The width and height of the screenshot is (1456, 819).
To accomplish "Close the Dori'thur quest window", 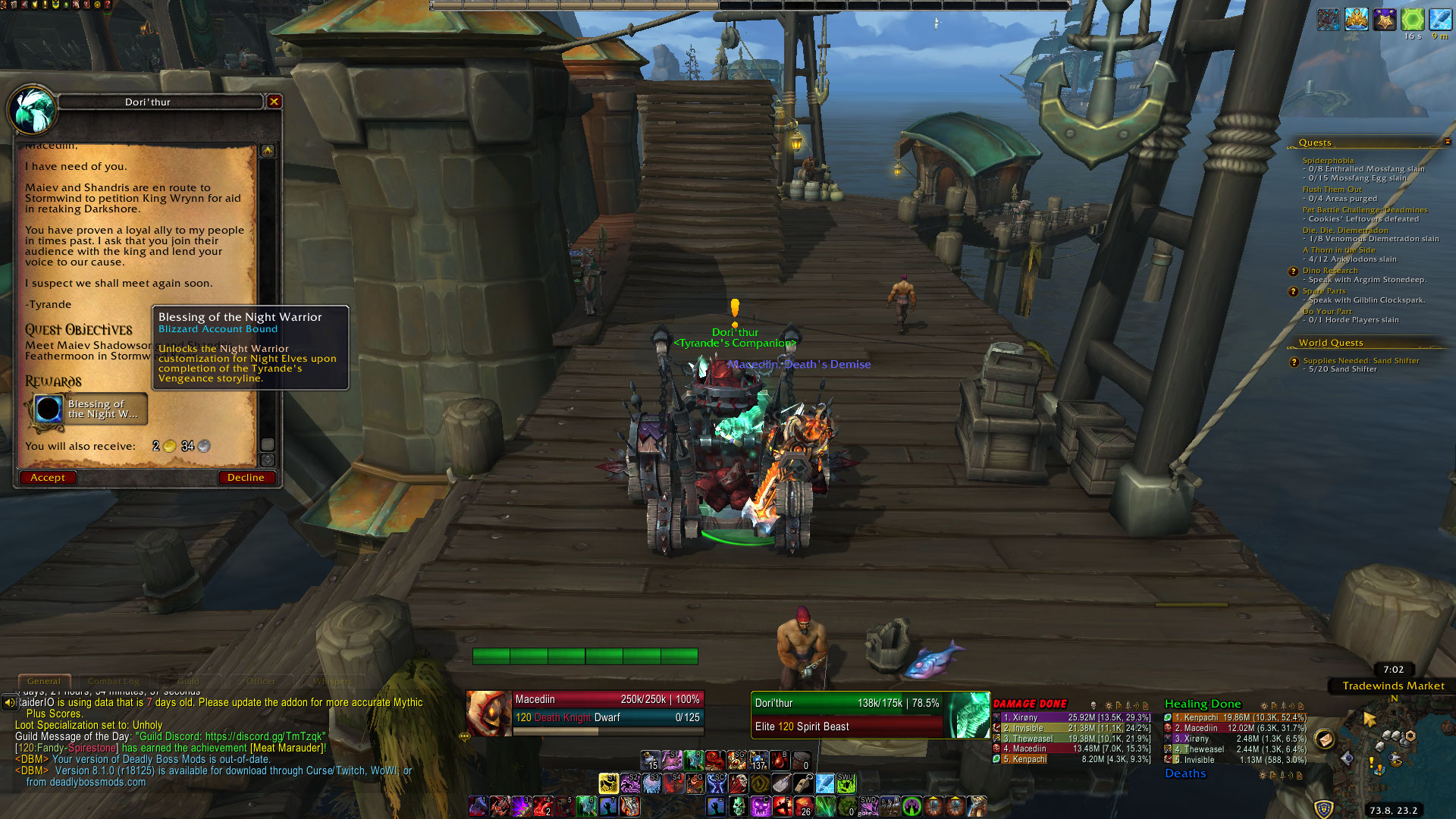I will [x=275, y=102].
